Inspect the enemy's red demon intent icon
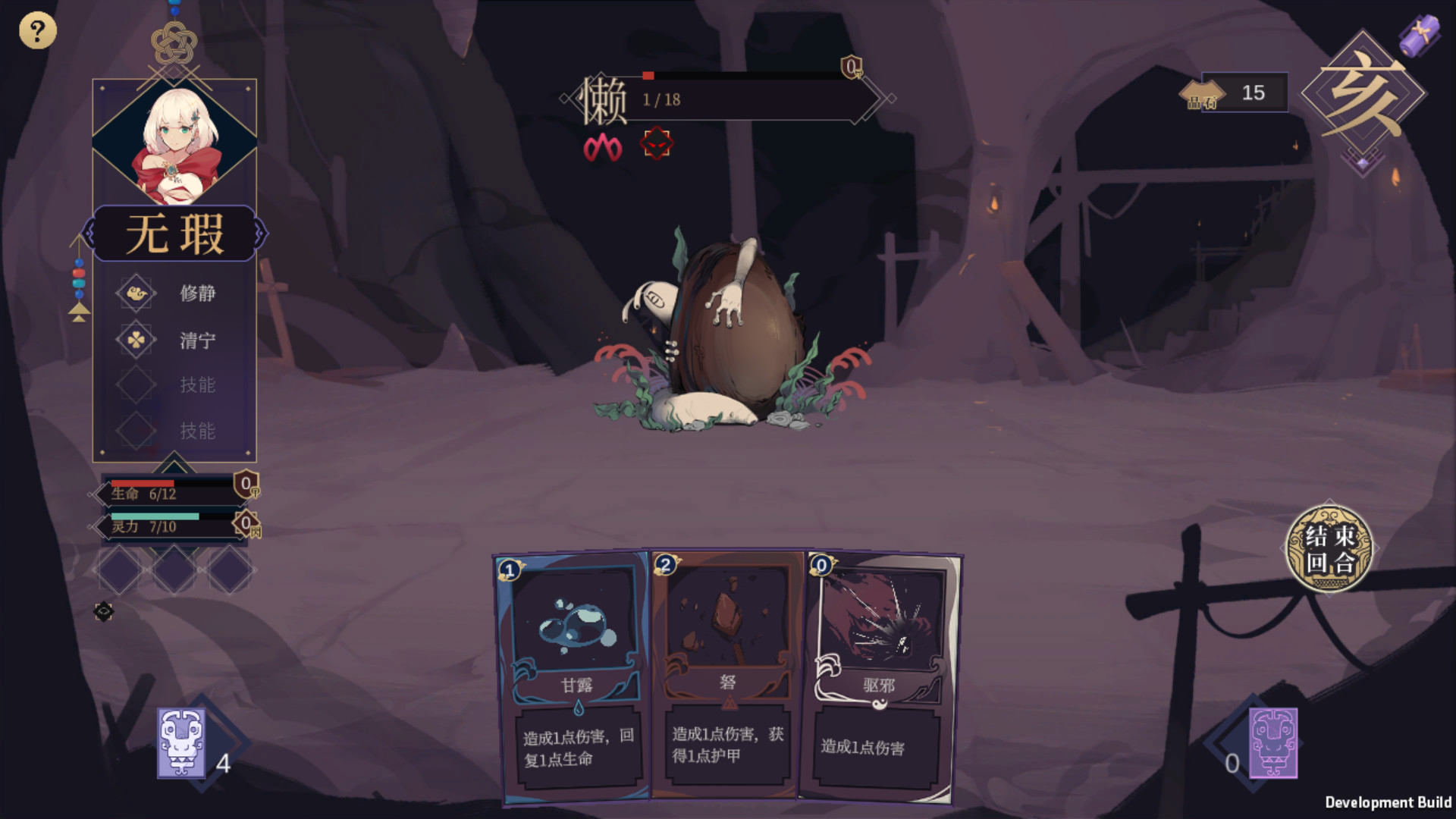This screenshot has height=819, width=1456. [657, 143]
